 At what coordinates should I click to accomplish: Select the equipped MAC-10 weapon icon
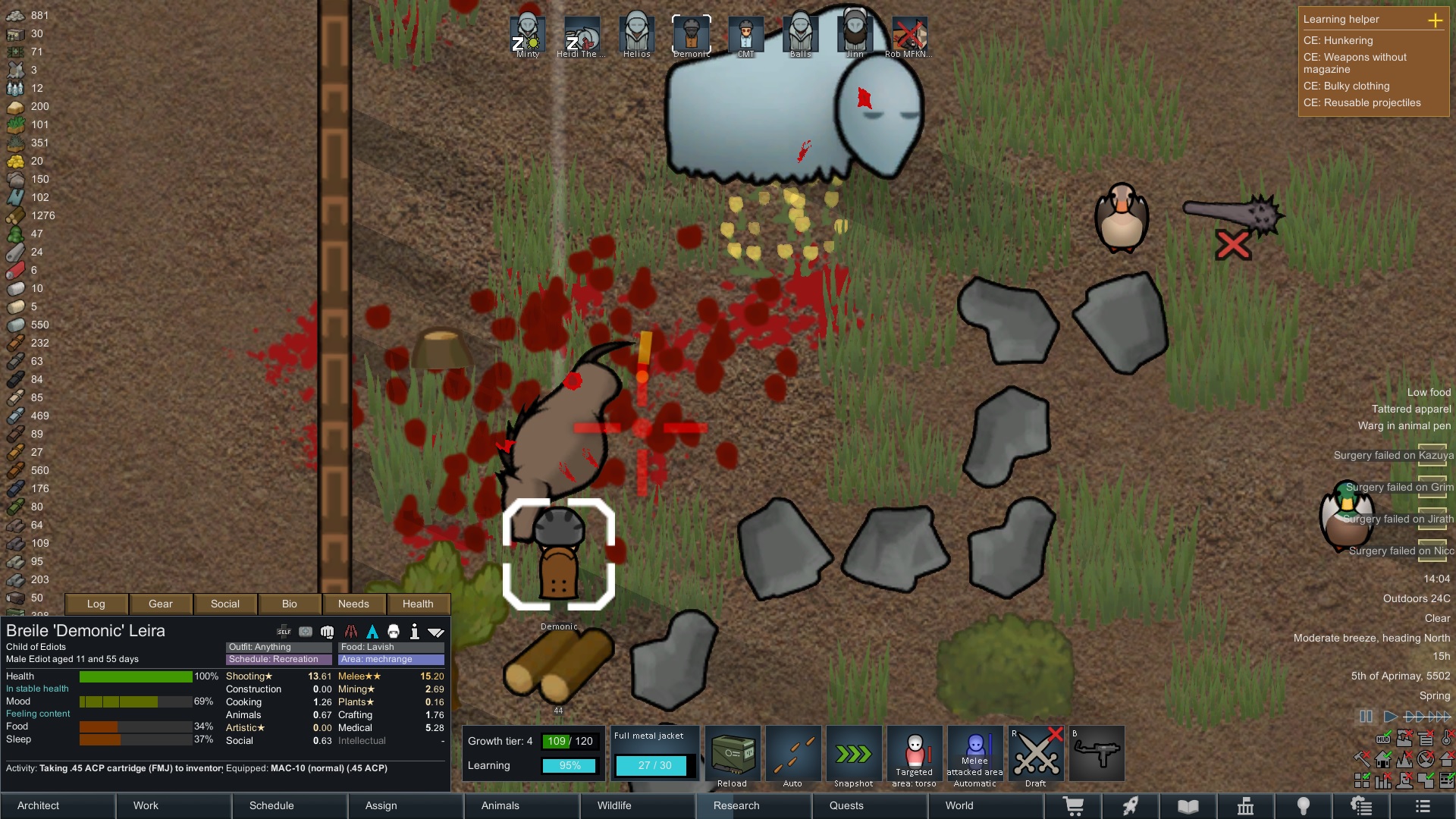click(x=1097, y=755)
